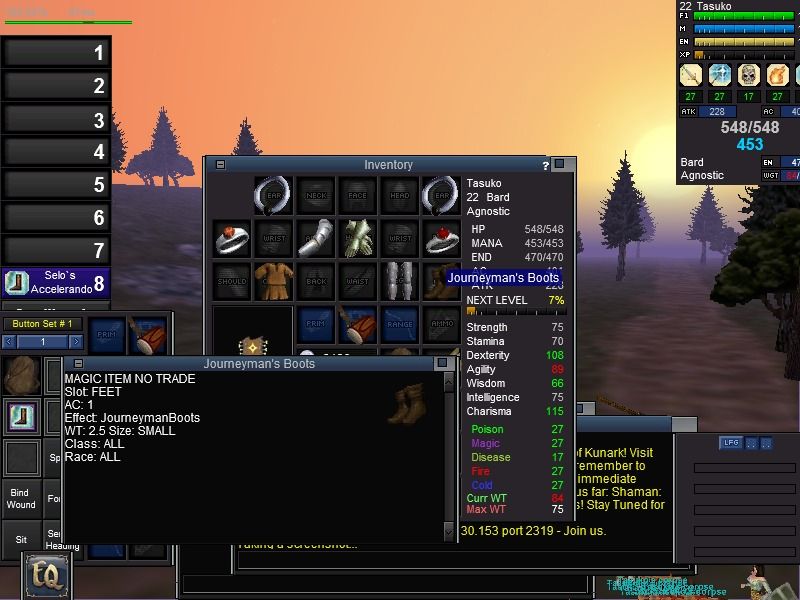Select the Selo's Accelerando song gem
Screen dimensions: 800x600
coord(55,283)
